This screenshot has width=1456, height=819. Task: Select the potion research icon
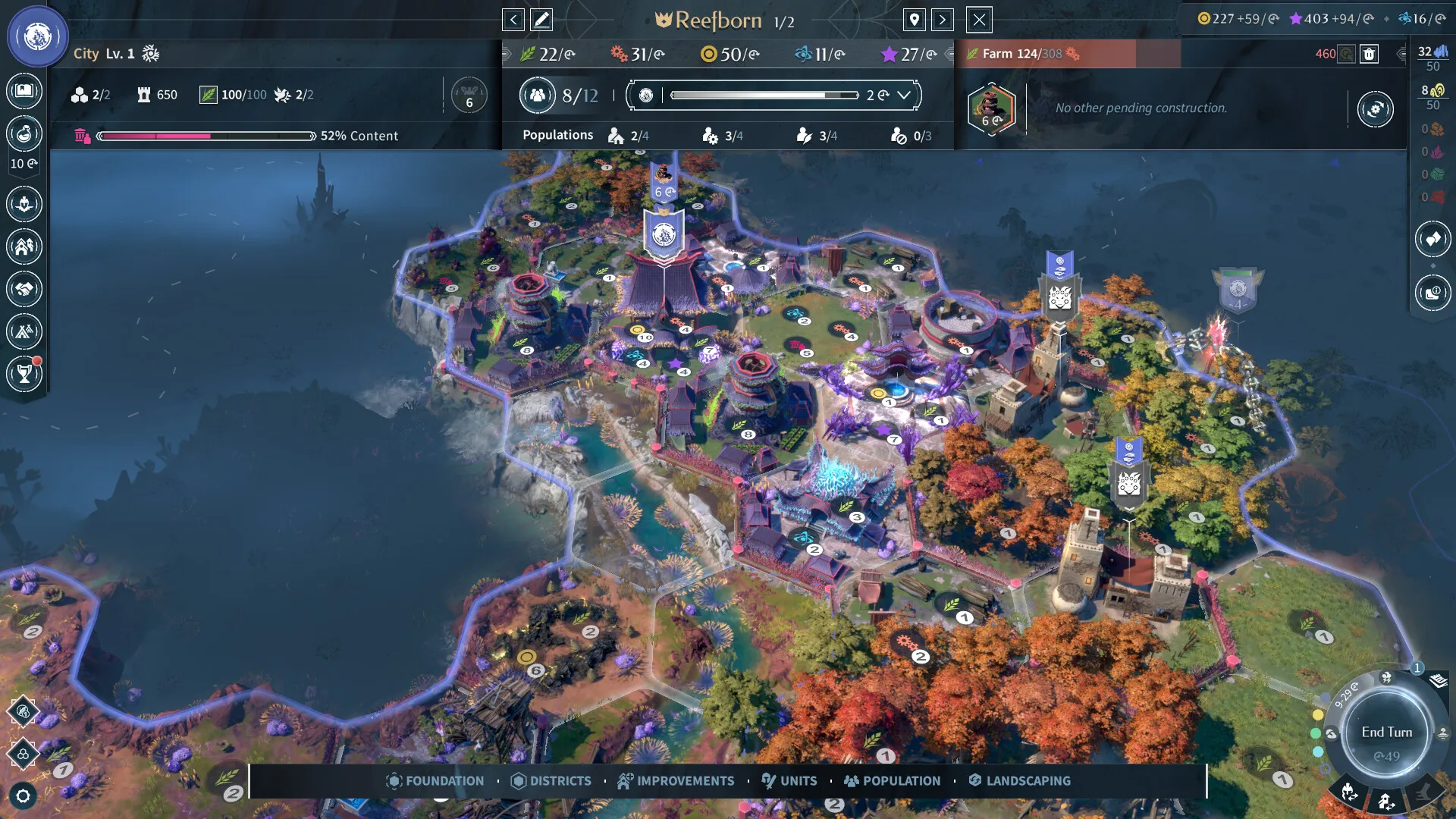[x=24, y=133]
